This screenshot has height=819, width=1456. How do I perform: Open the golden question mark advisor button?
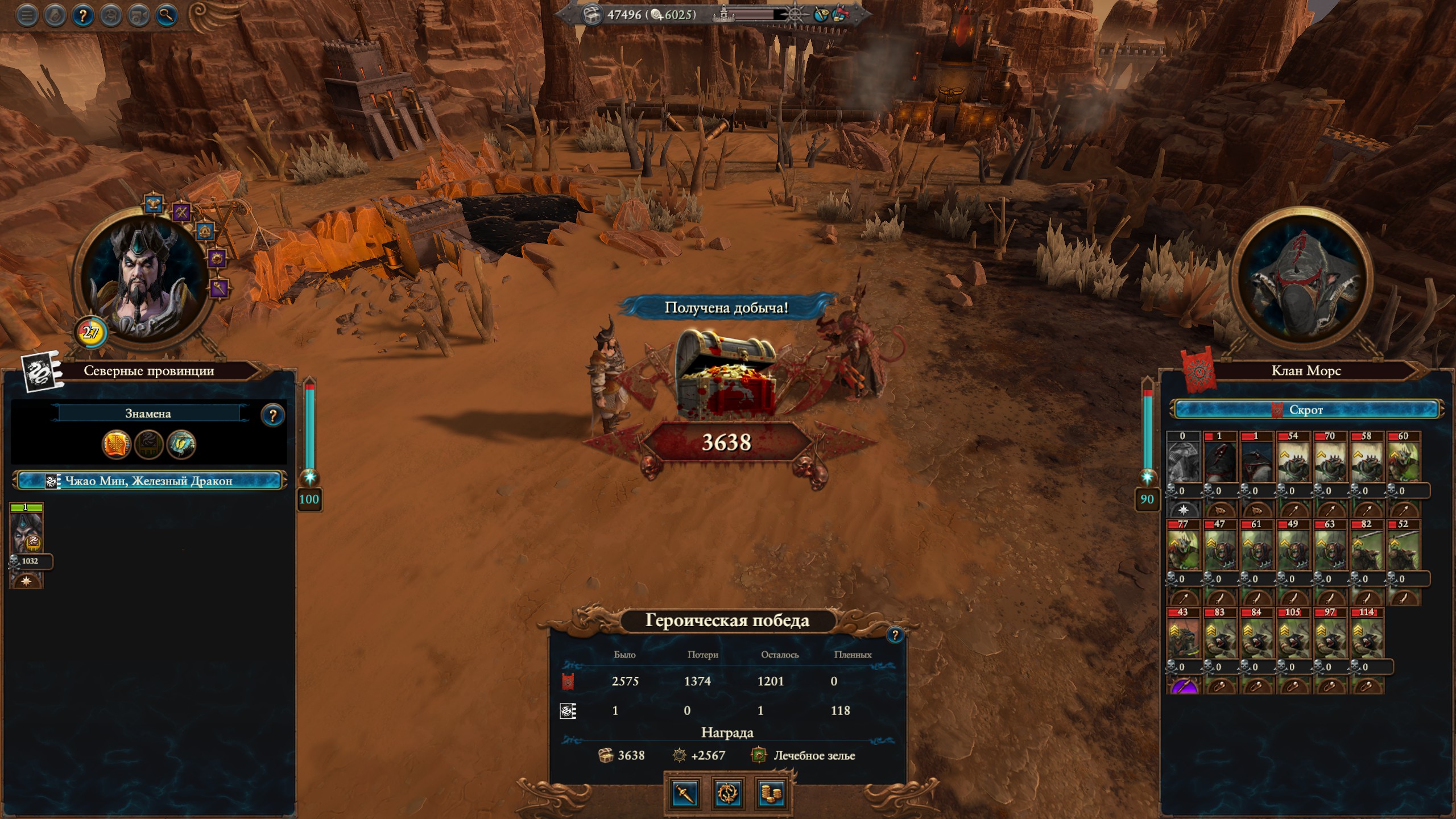click(x=82, y=16)
